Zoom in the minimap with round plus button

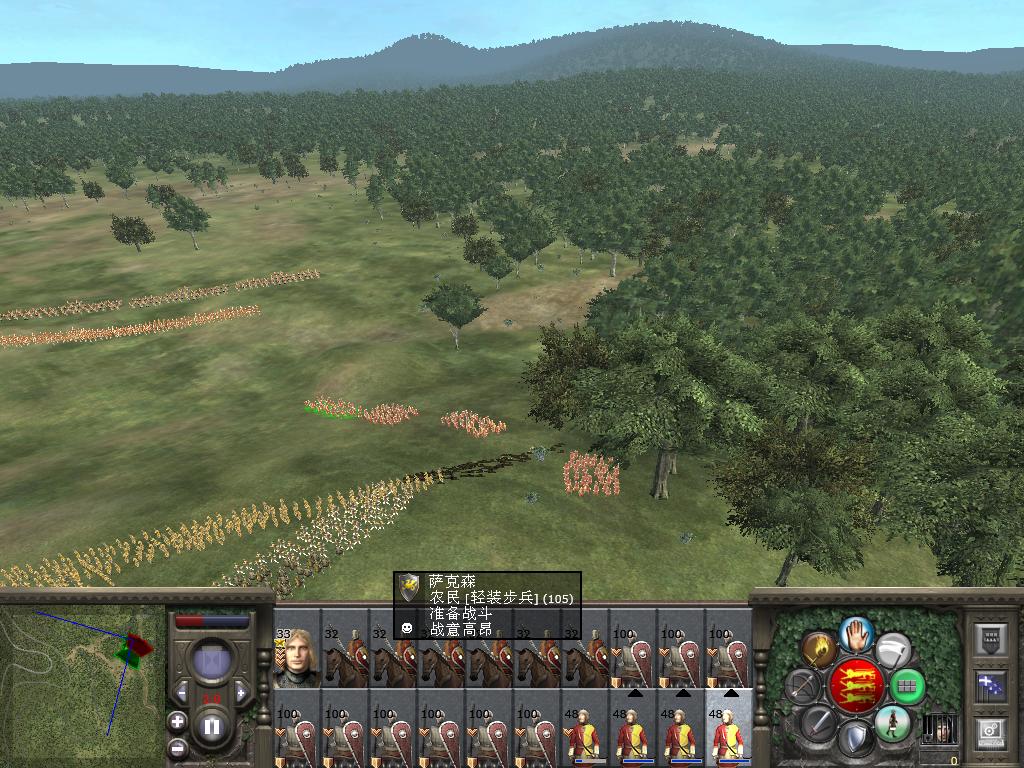(x=177, y=721)
